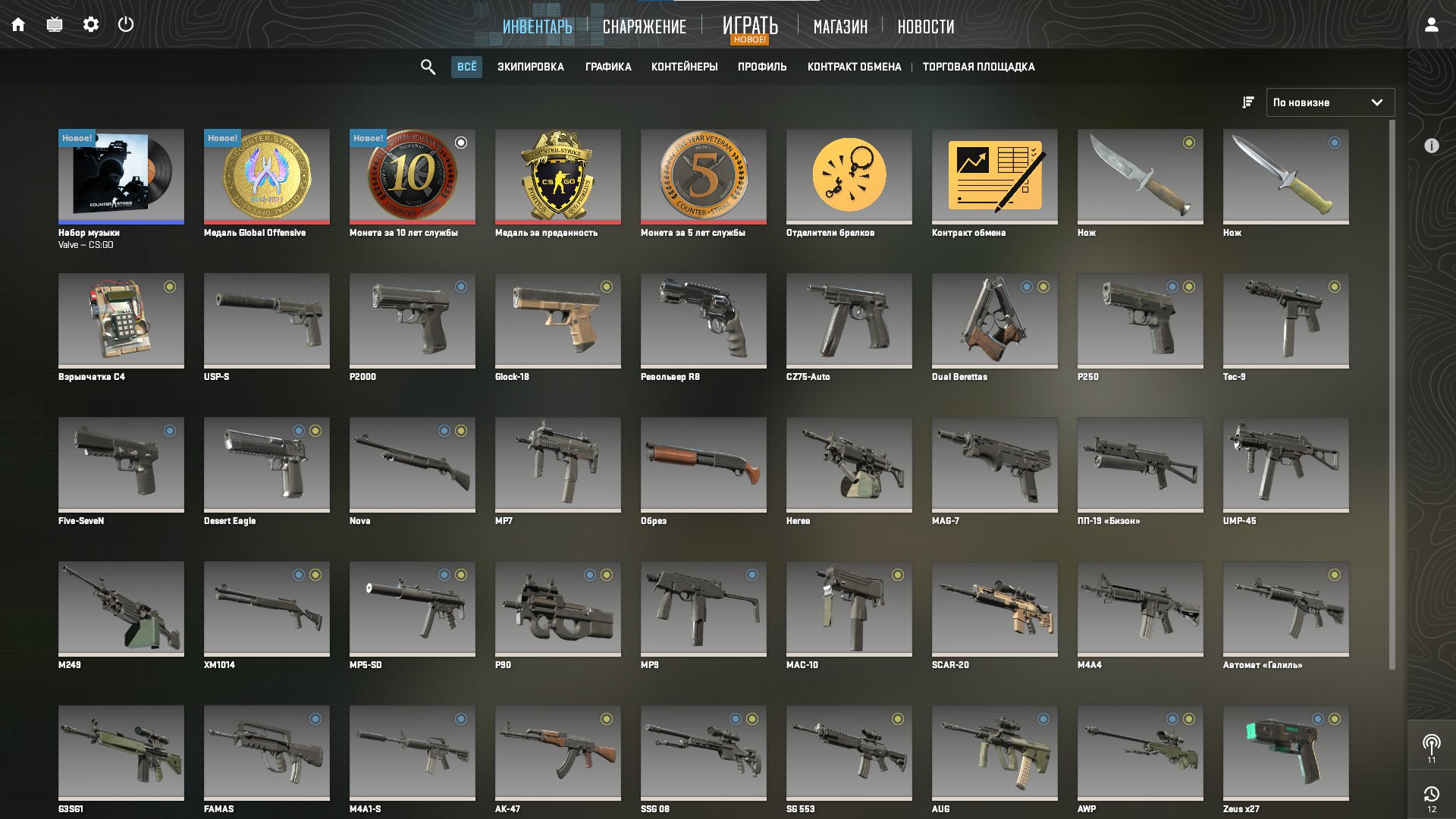Select the home icon in top bar
The image size is (1456, 819).
pos(18,24)
